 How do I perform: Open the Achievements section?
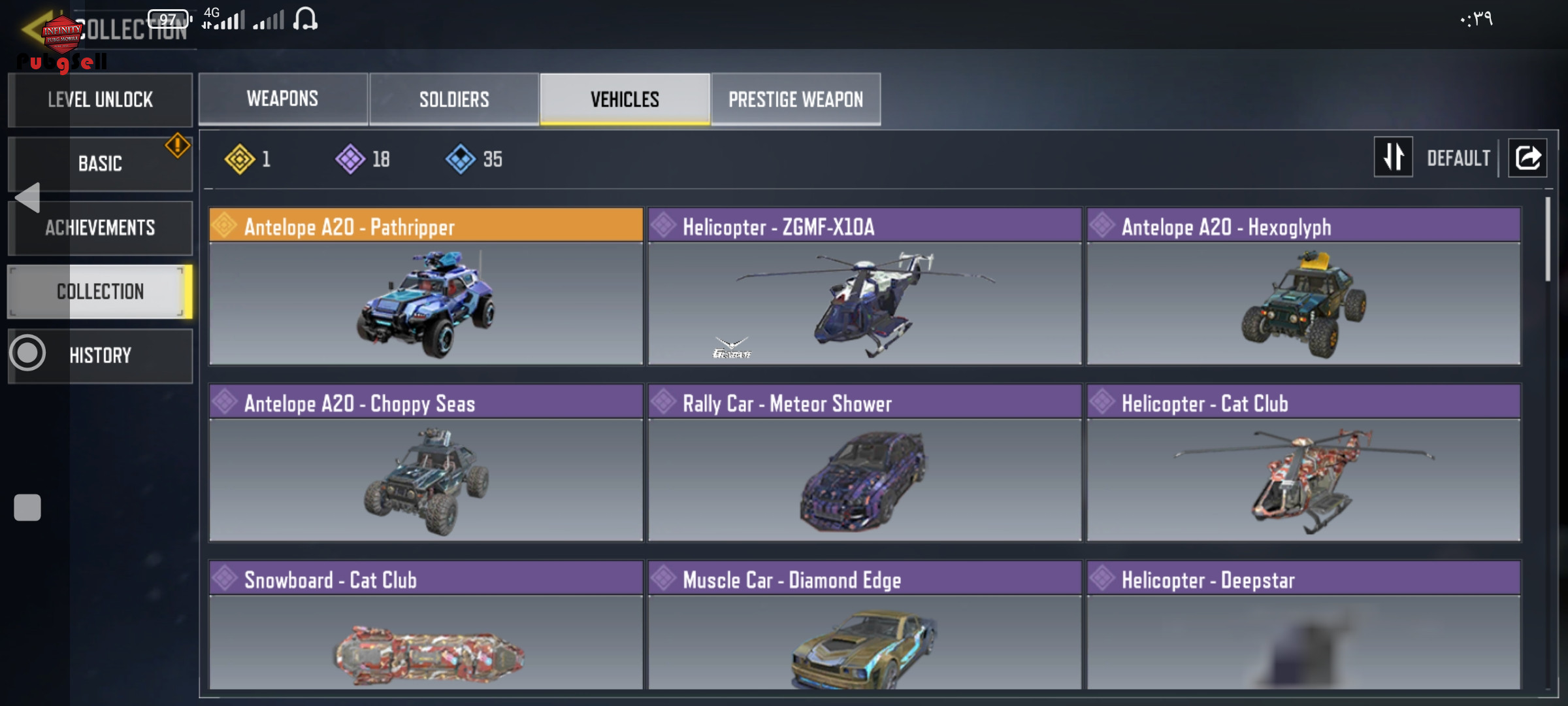pyautogui.click(x=100, y=227)
